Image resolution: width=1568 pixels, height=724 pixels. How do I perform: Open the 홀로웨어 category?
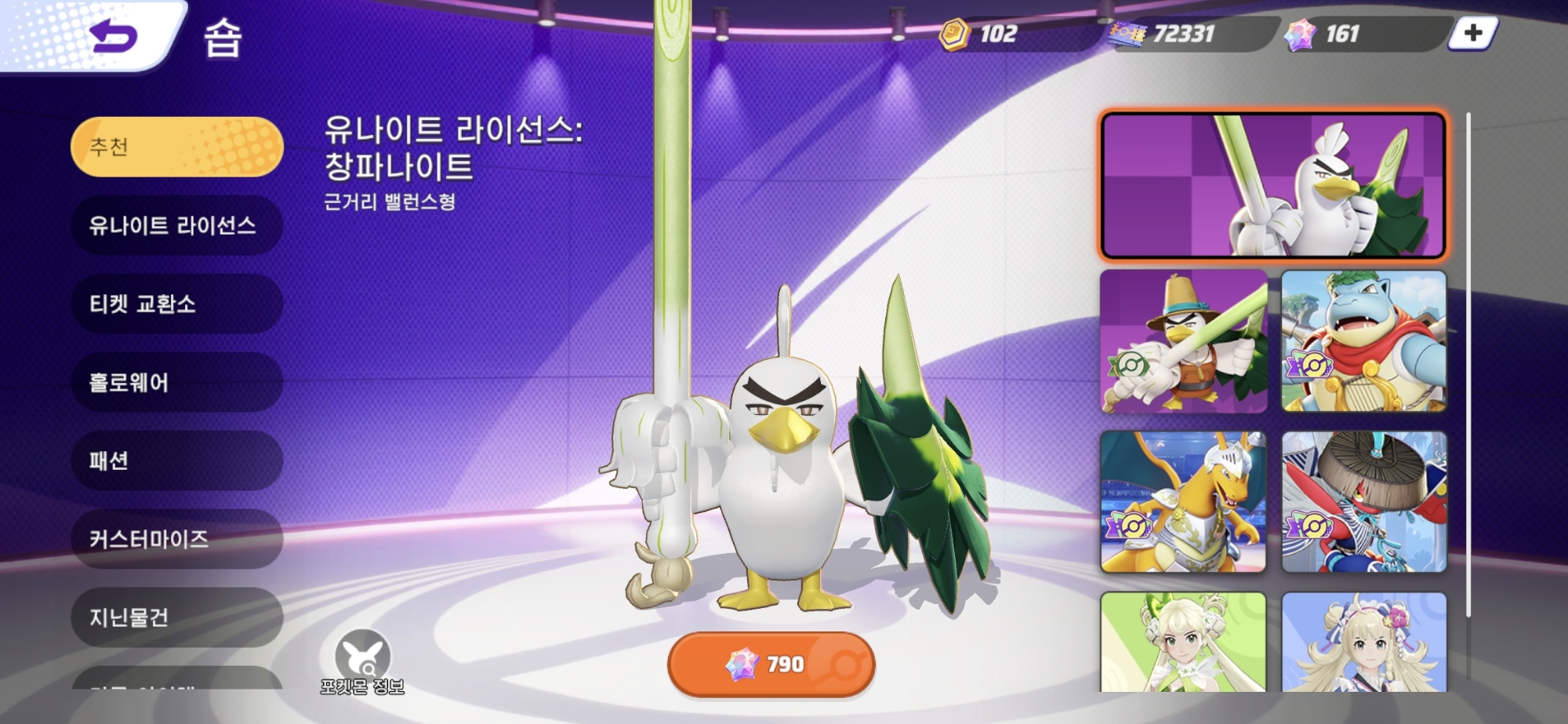click(177, 383)
